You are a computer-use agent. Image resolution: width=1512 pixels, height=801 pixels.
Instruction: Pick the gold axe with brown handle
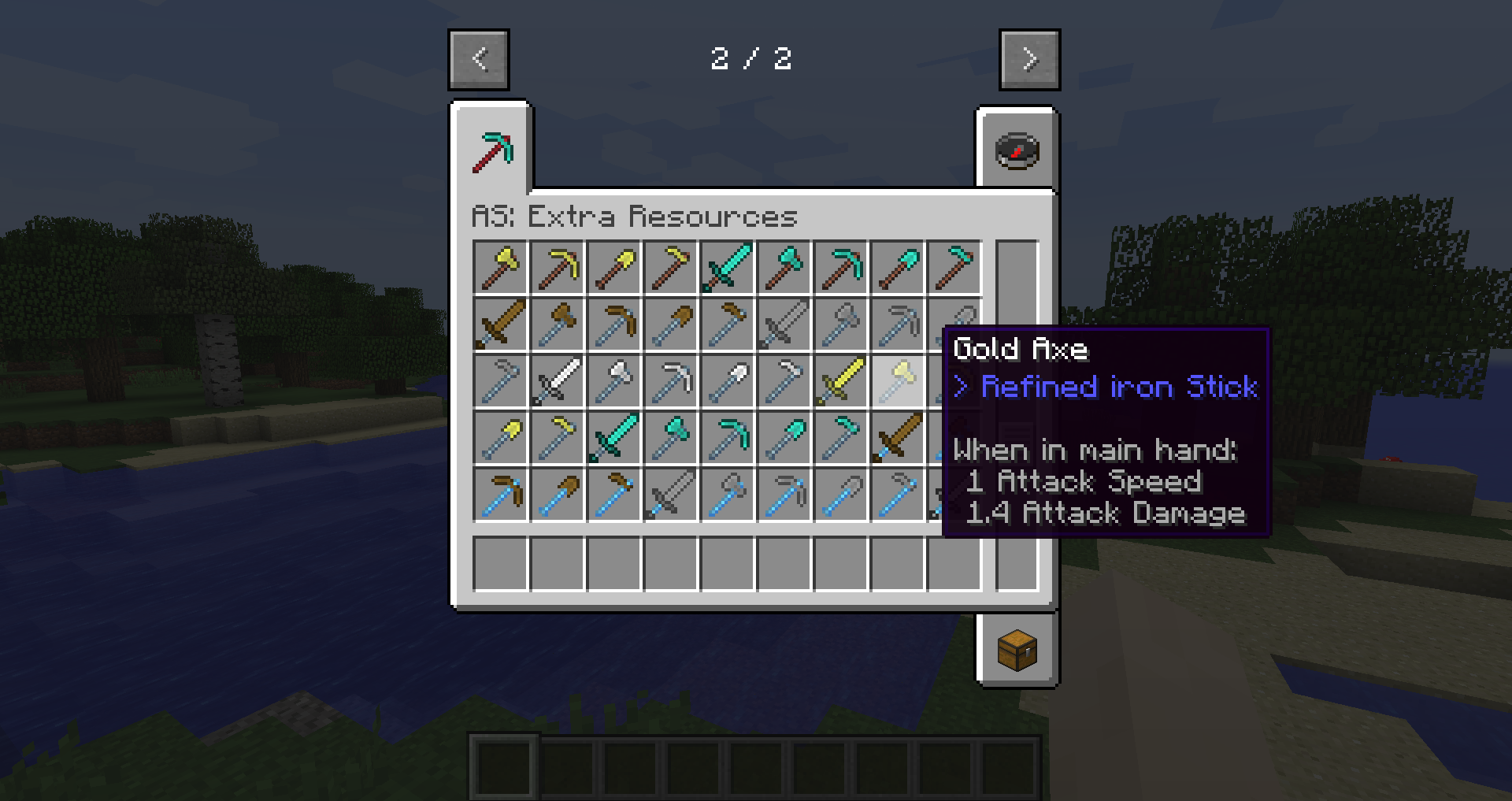pos(500,268)
